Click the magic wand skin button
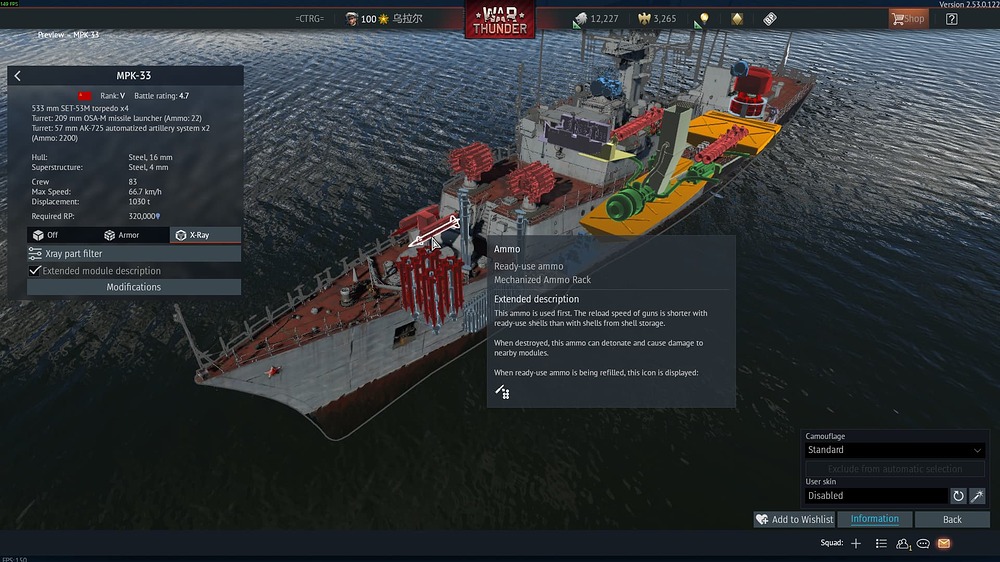The image size is (1000, 562). (x=977, y=496)
